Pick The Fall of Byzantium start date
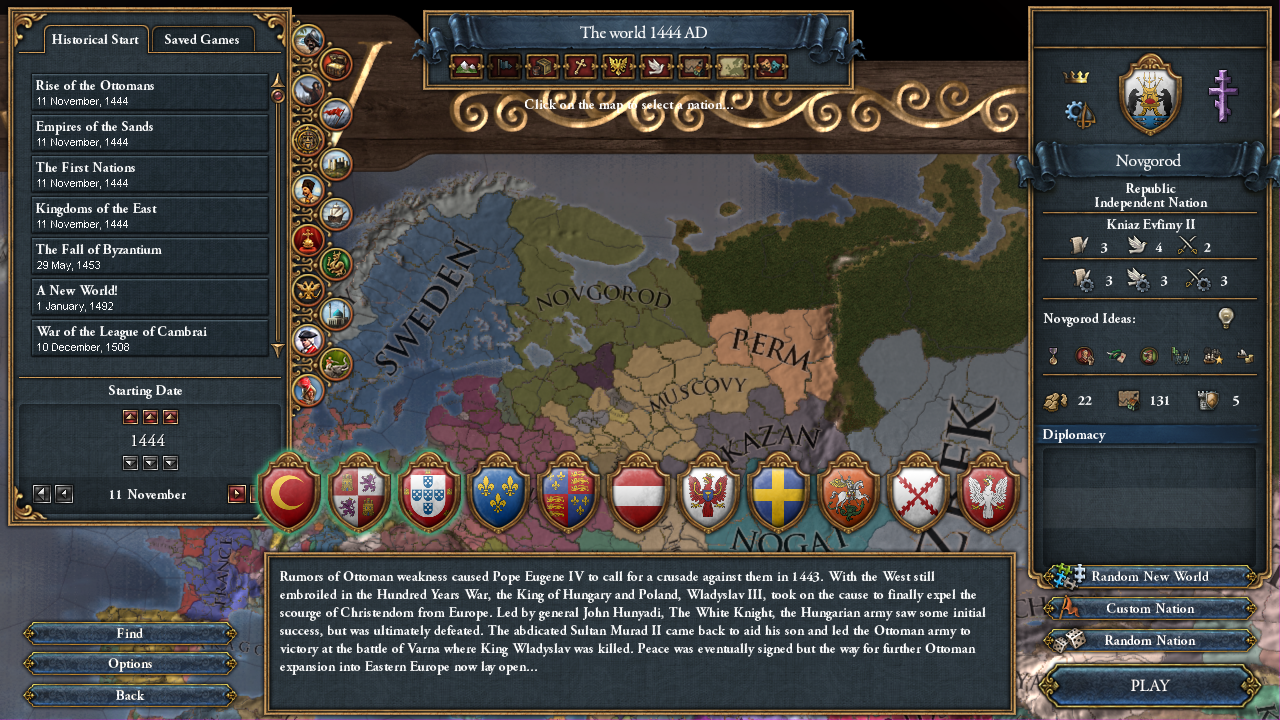This screenshot has height=720, width=1280. 150,256
